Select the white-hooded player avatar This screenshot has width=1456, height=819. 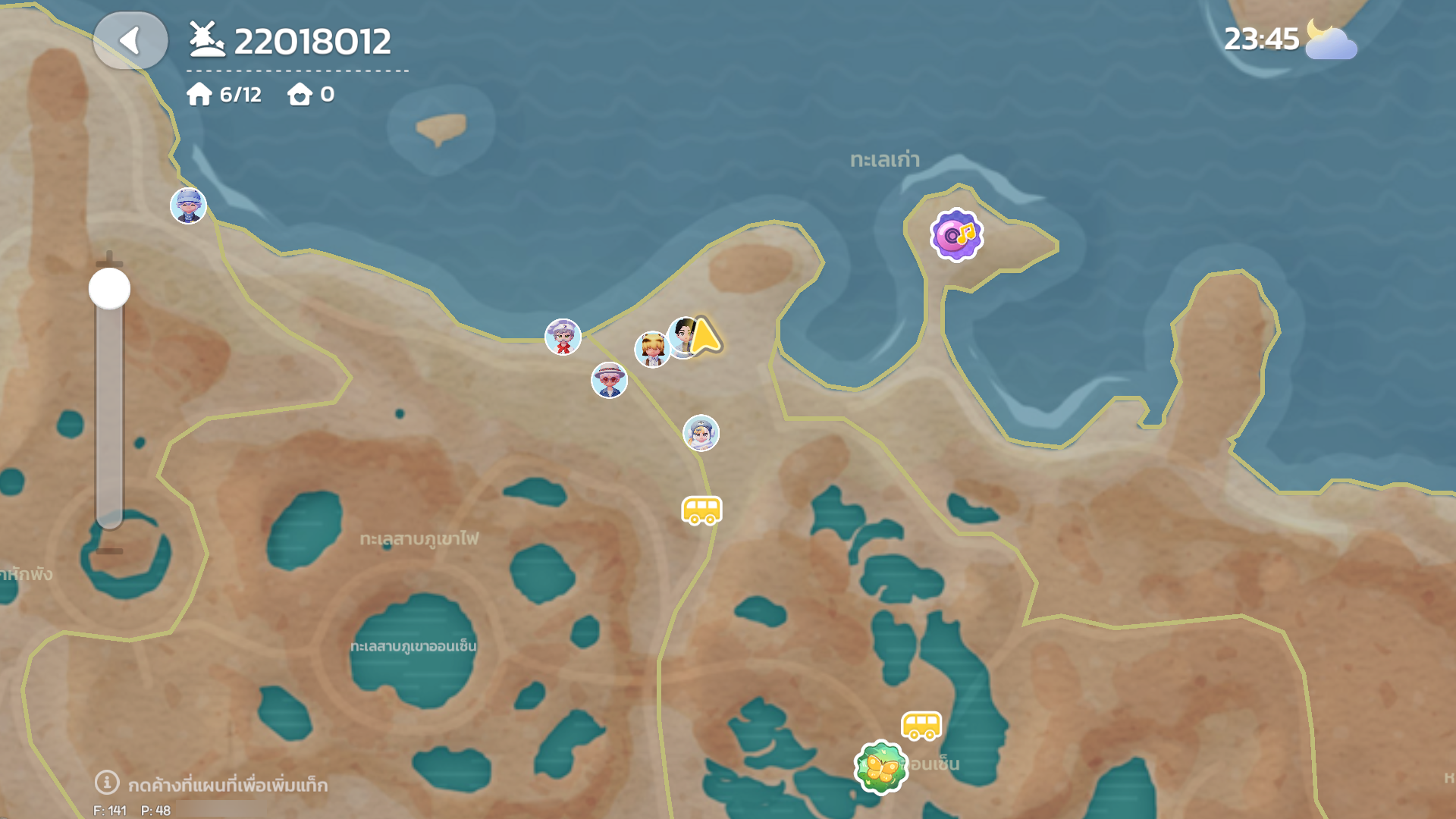tap(701, 433)
